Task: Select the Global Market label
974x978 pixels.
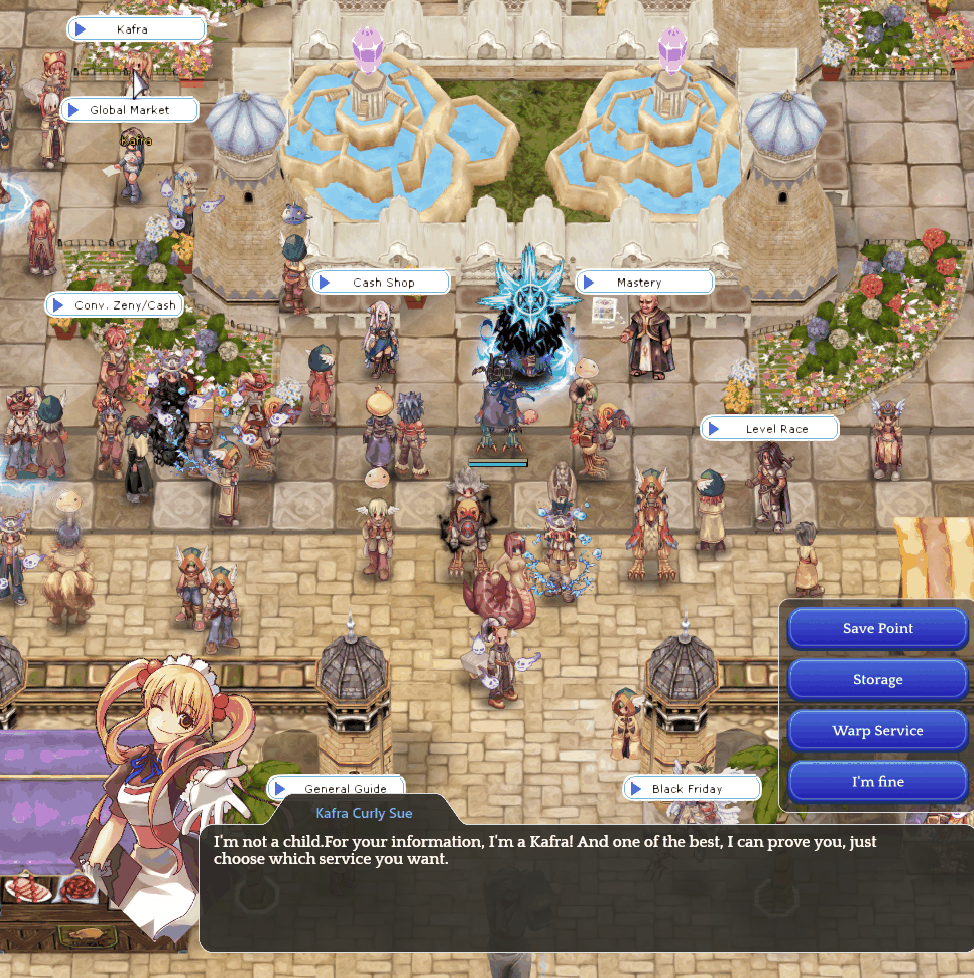Action: point(129,110)
